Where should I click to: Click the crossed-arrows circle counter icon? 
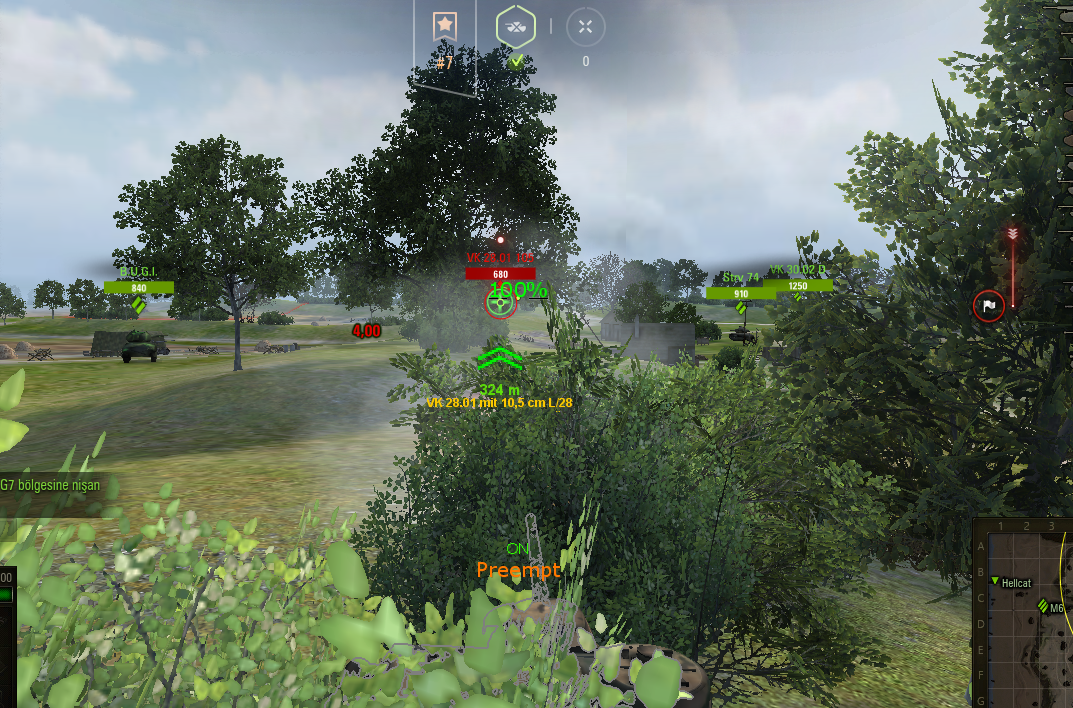(585, 27)
